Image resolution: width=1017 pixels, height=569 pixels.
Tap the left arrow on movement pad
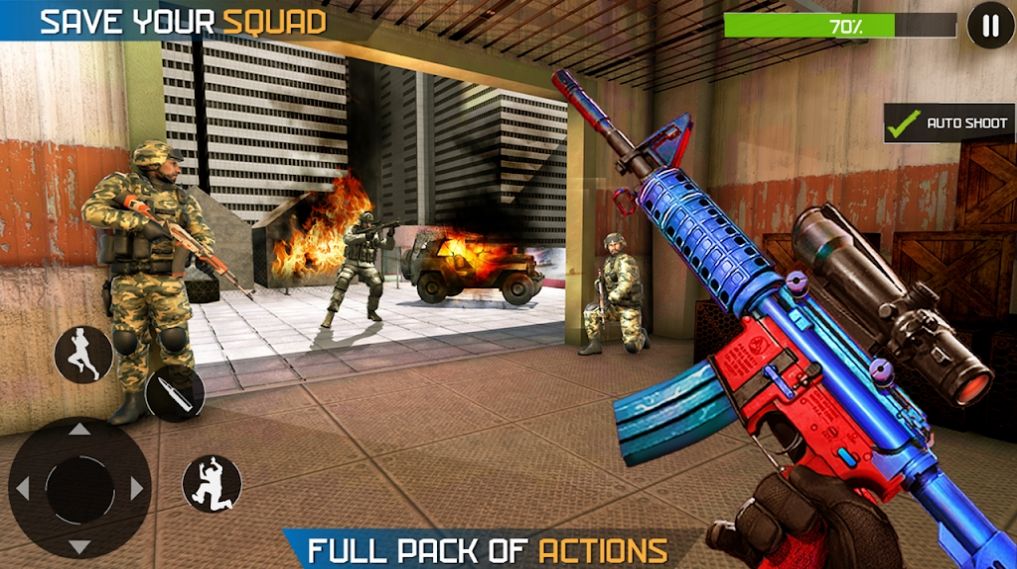click(x=23, y=488)
